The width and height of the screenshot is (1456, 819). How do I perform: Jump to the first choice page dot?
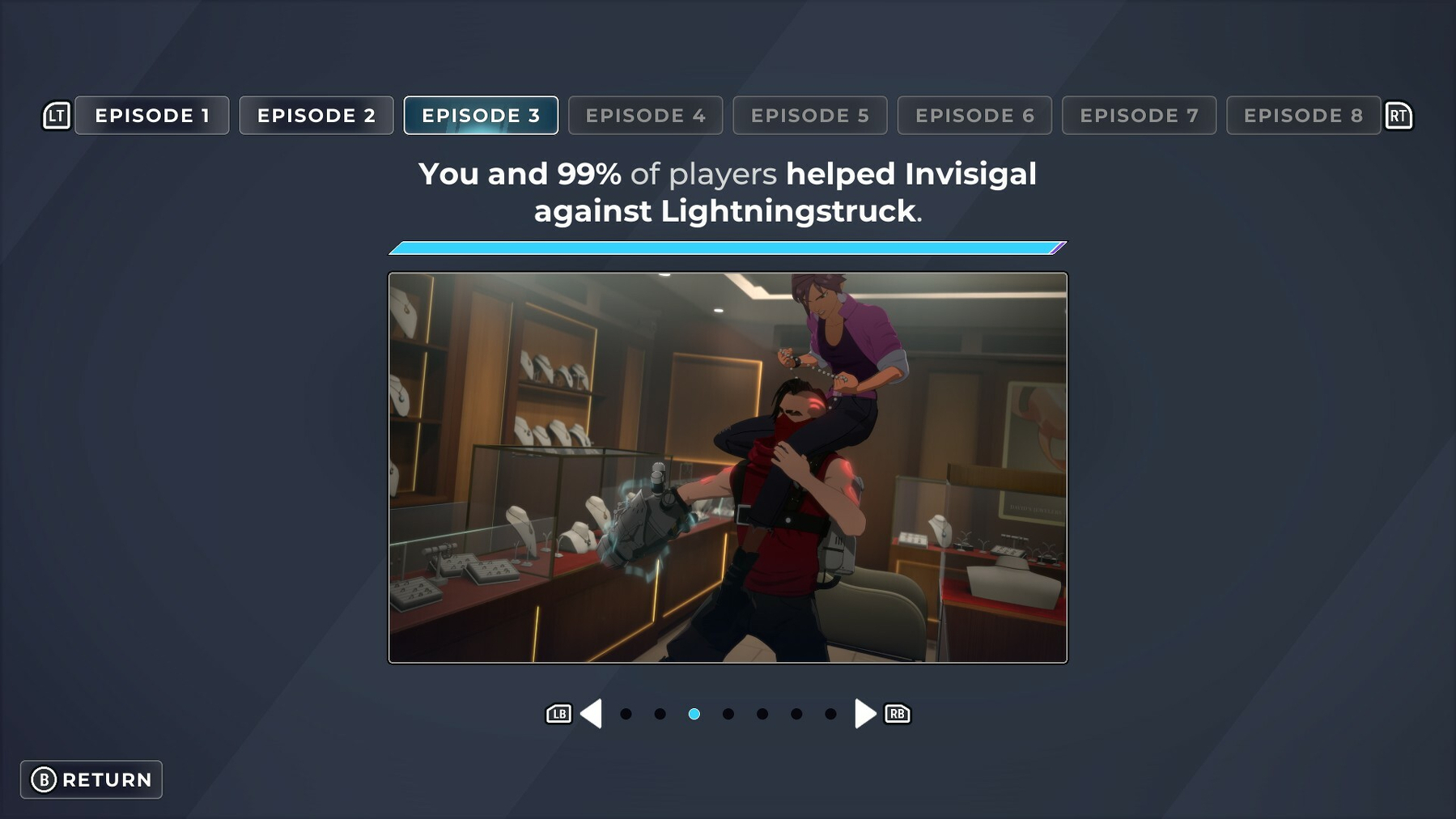(x=626, y=714)
